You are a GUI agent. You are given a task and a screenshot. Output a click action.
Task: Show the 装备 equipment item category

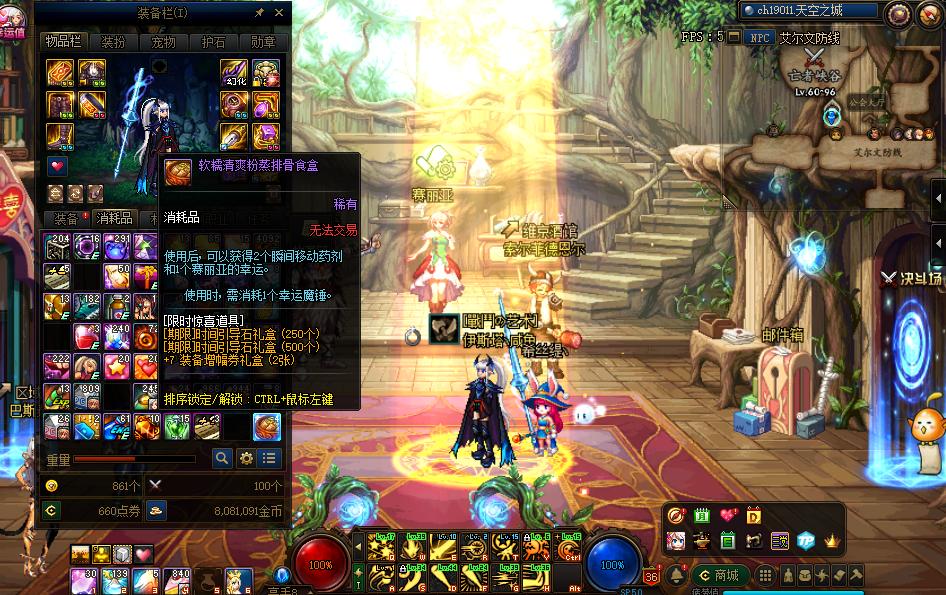coord(67,218)
